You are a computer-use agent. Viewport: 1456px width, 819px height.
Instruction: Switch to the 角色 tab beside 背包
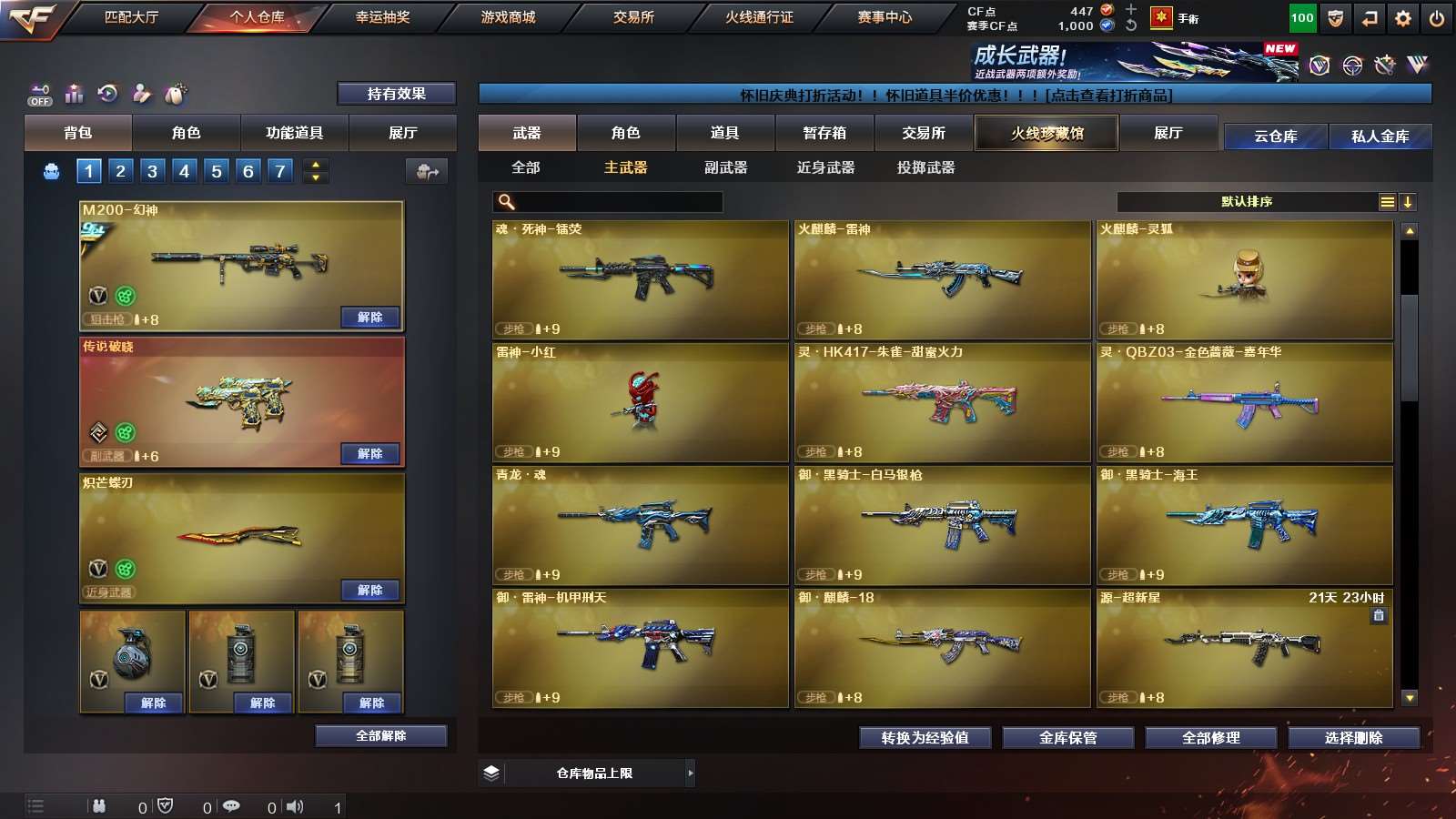pyautogui.click(x=186, y=133)
